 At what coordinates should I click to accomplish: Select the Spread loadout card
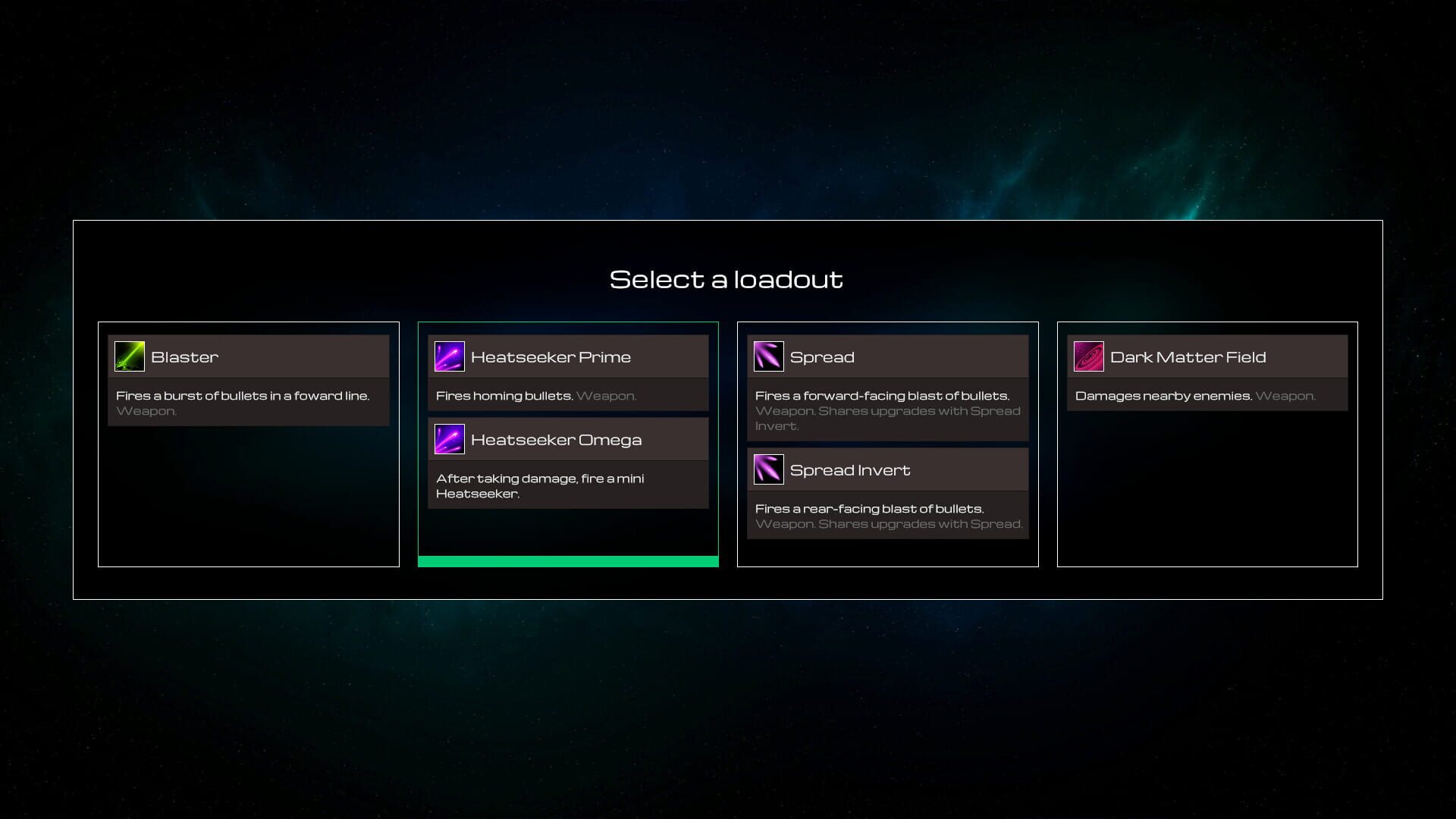887,444
